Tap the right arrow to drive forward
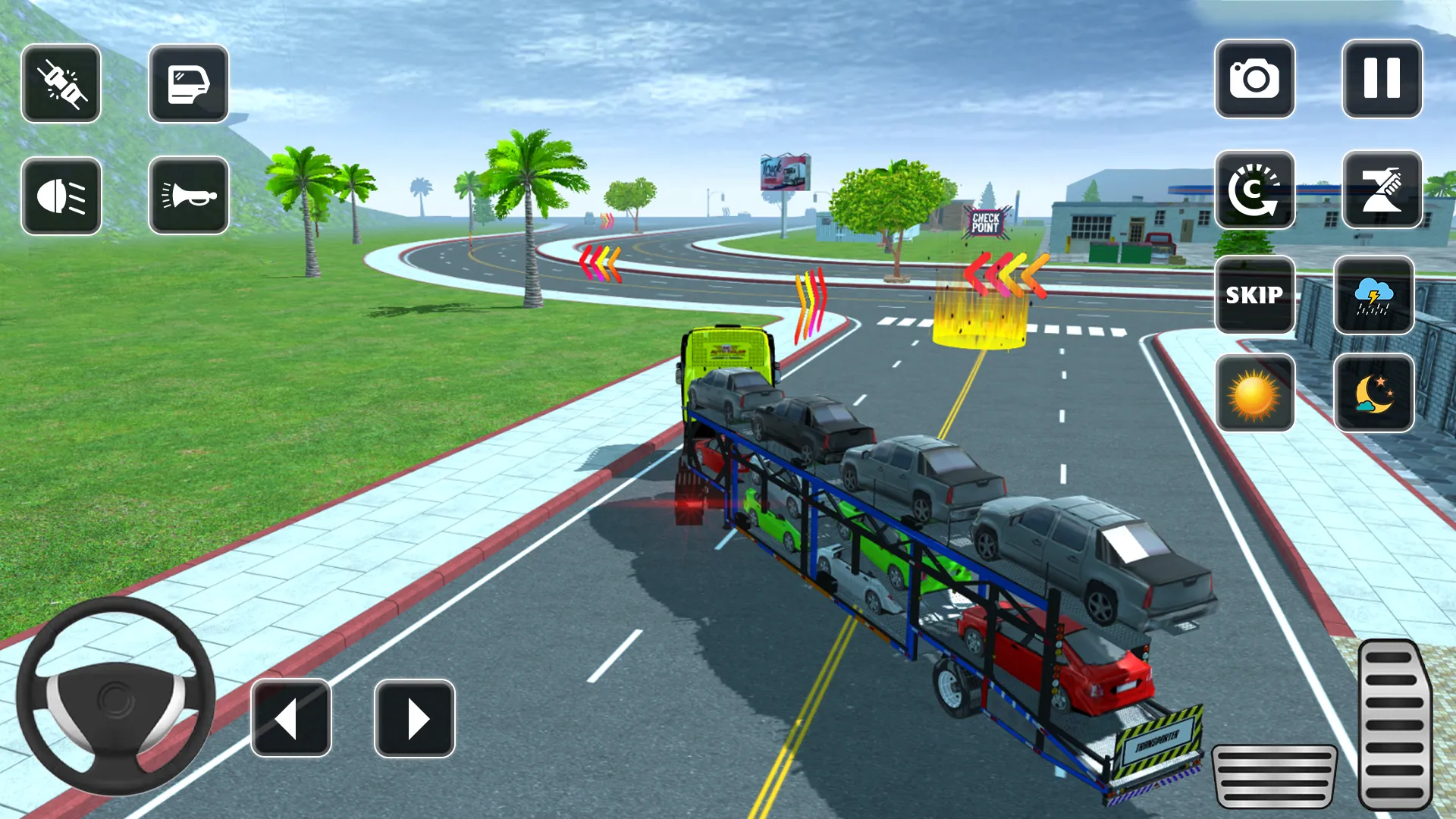The image size is (1456, 819). pos(413,717)
